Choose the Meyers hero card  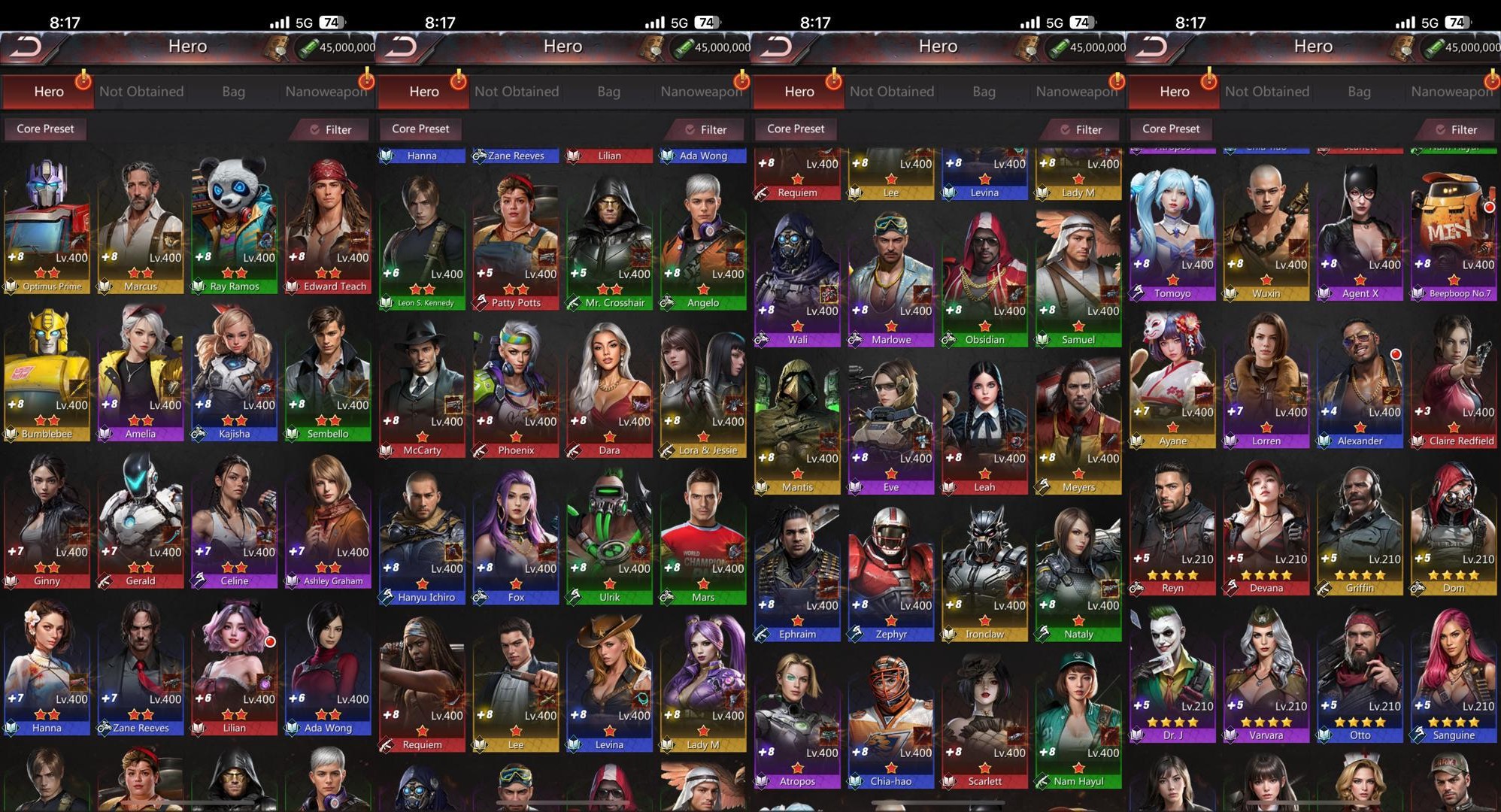point(1078,426)
